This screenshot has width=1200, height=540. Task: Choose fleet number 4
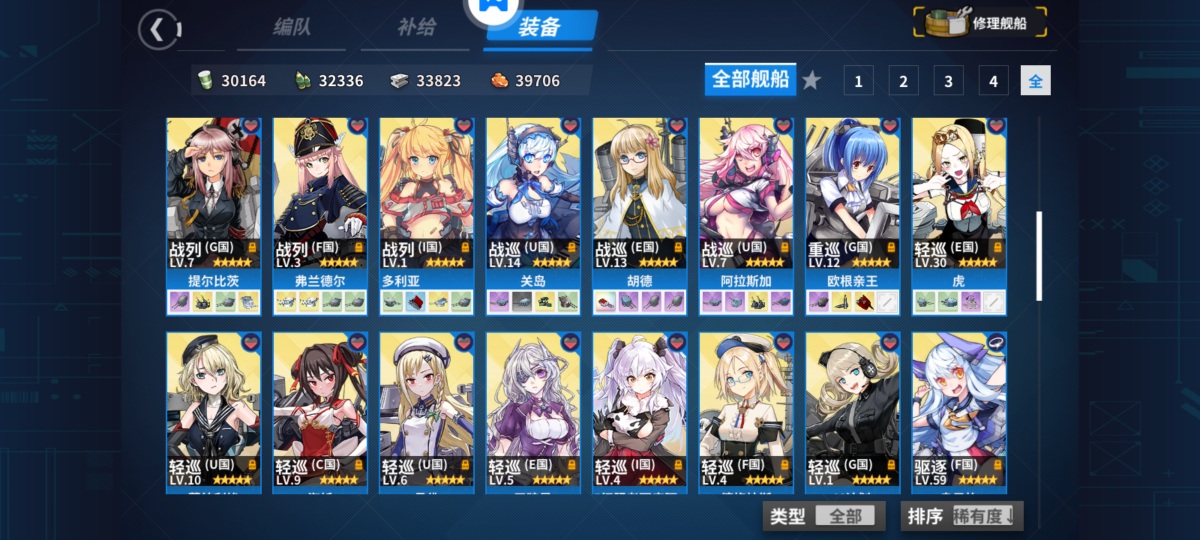(993, 81)
